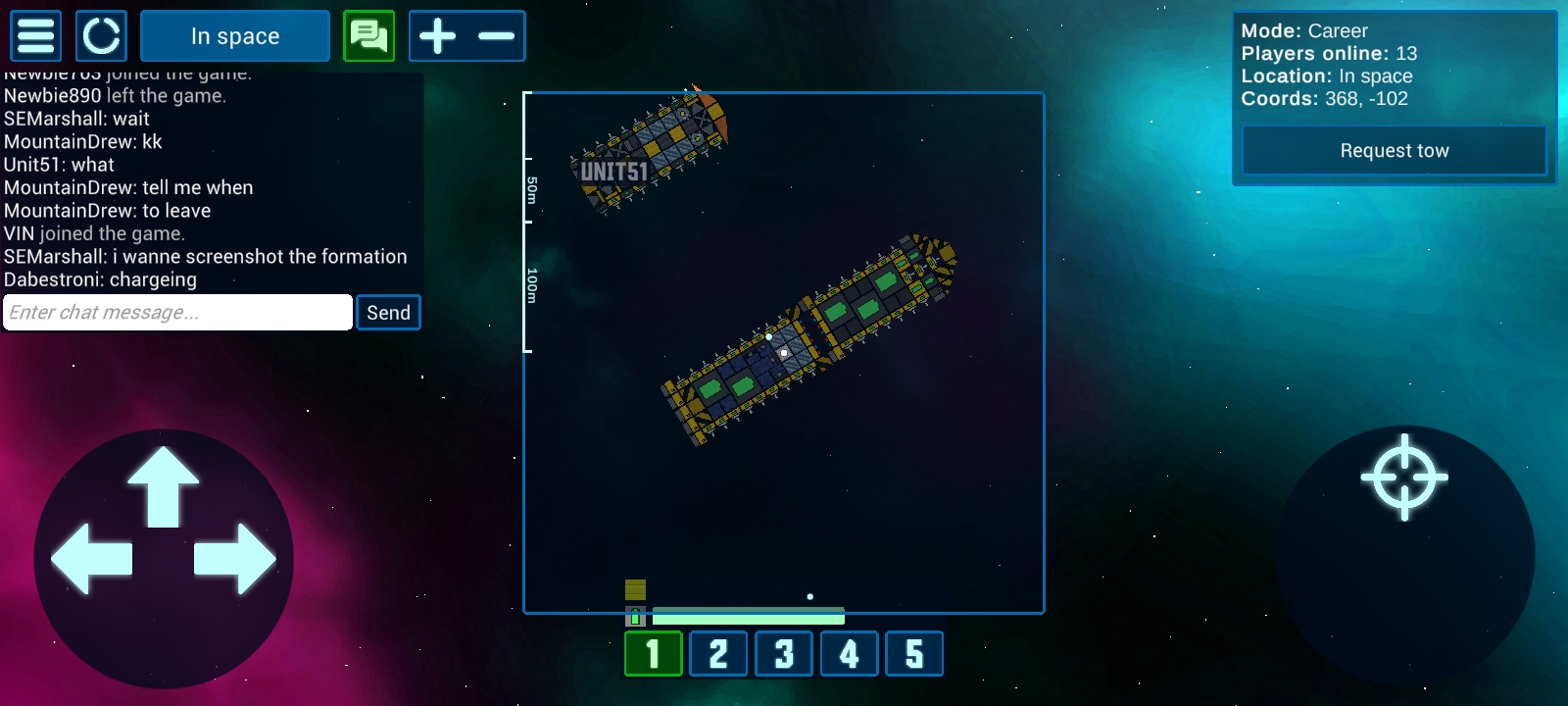Switch to hotbar slot 2
Image resolution: width=1568 pixels, height=706 pixels.
(x=718, y=654)
